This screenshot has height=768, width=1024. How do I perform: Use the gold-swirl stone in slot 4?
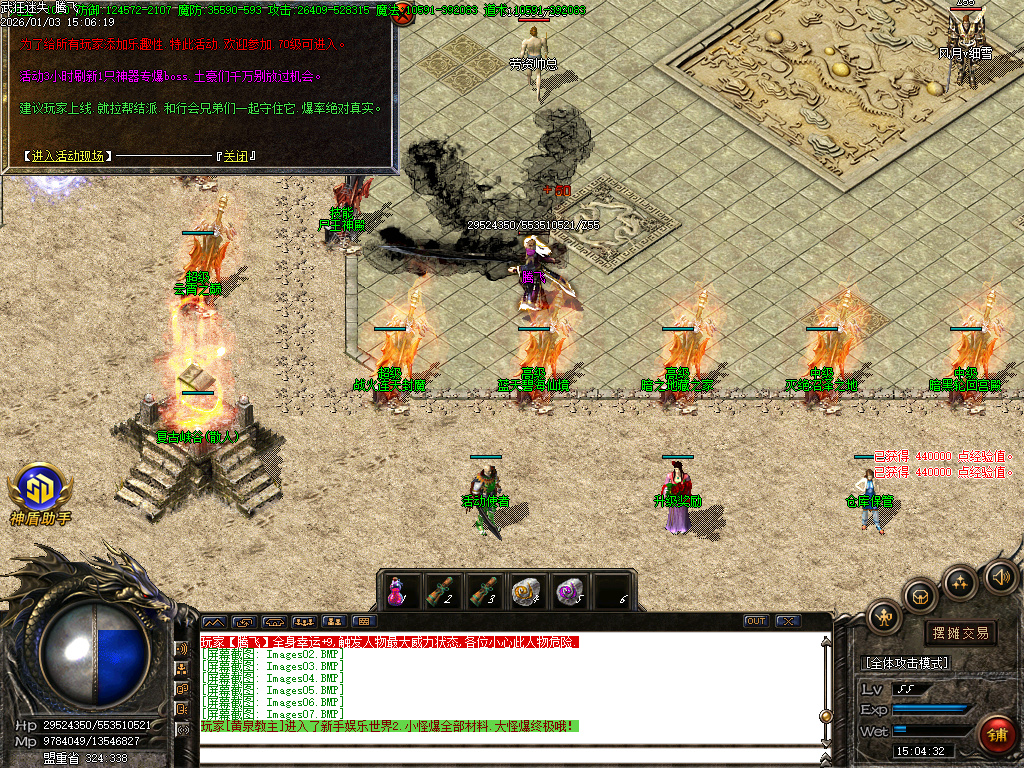tap(528, 591)
